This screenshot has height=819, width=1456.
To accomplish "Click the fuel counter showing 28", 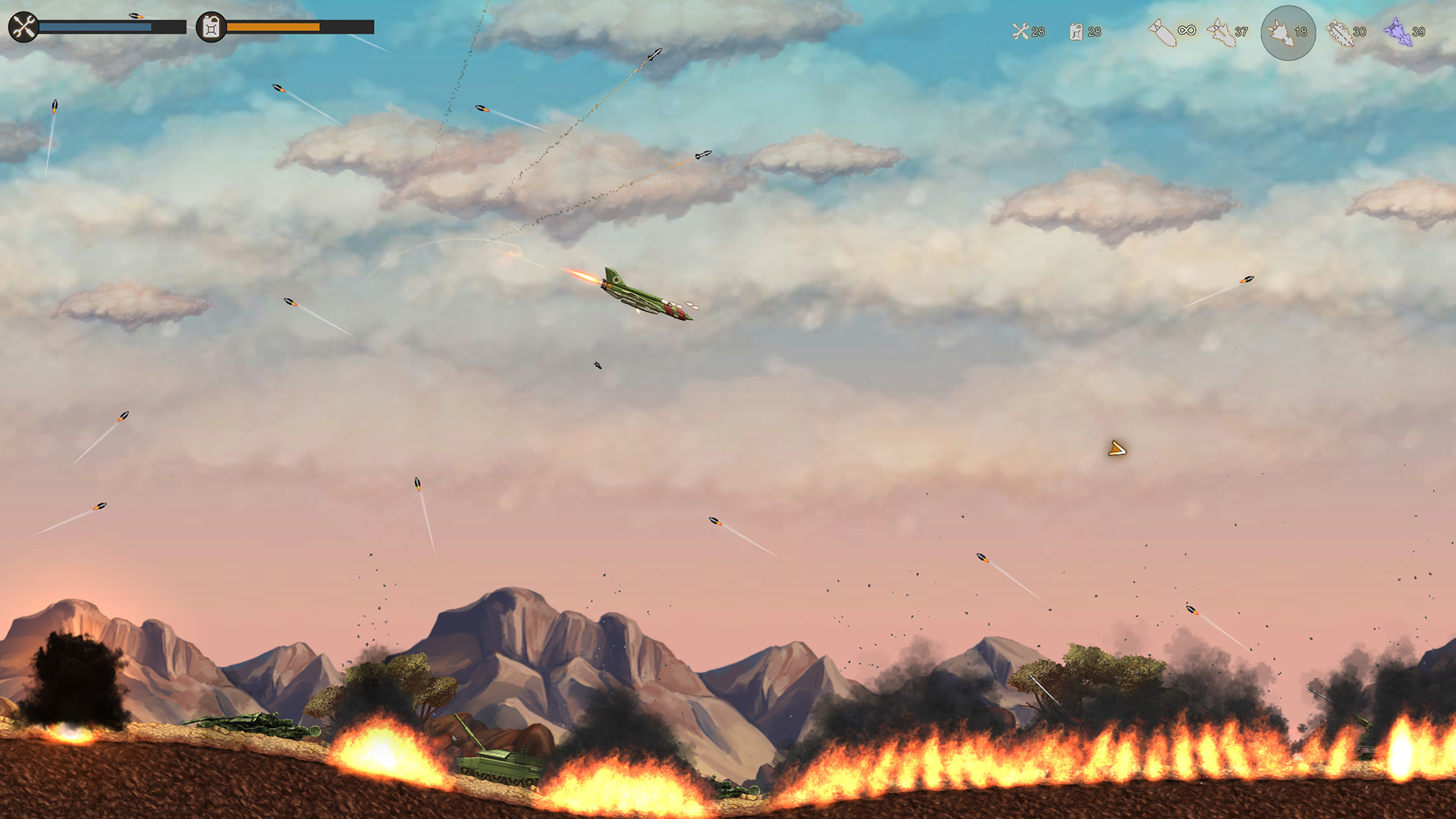I will [1090, 33].
